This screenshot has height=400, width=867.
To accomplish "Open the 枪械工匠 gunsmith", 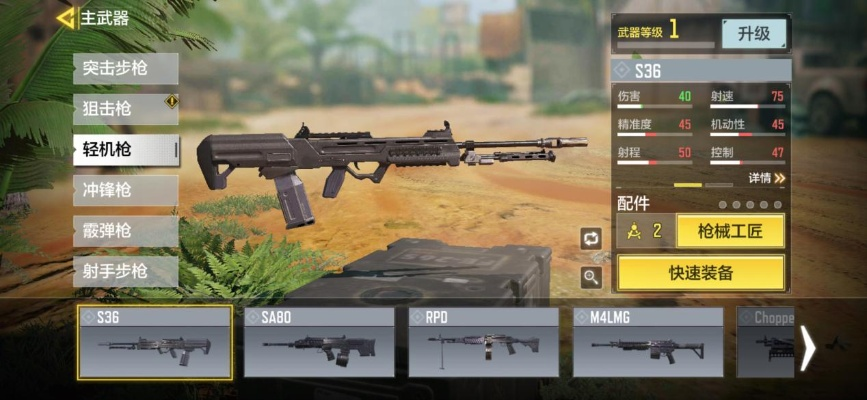I will pyautogui.click(x=730, y=231).
